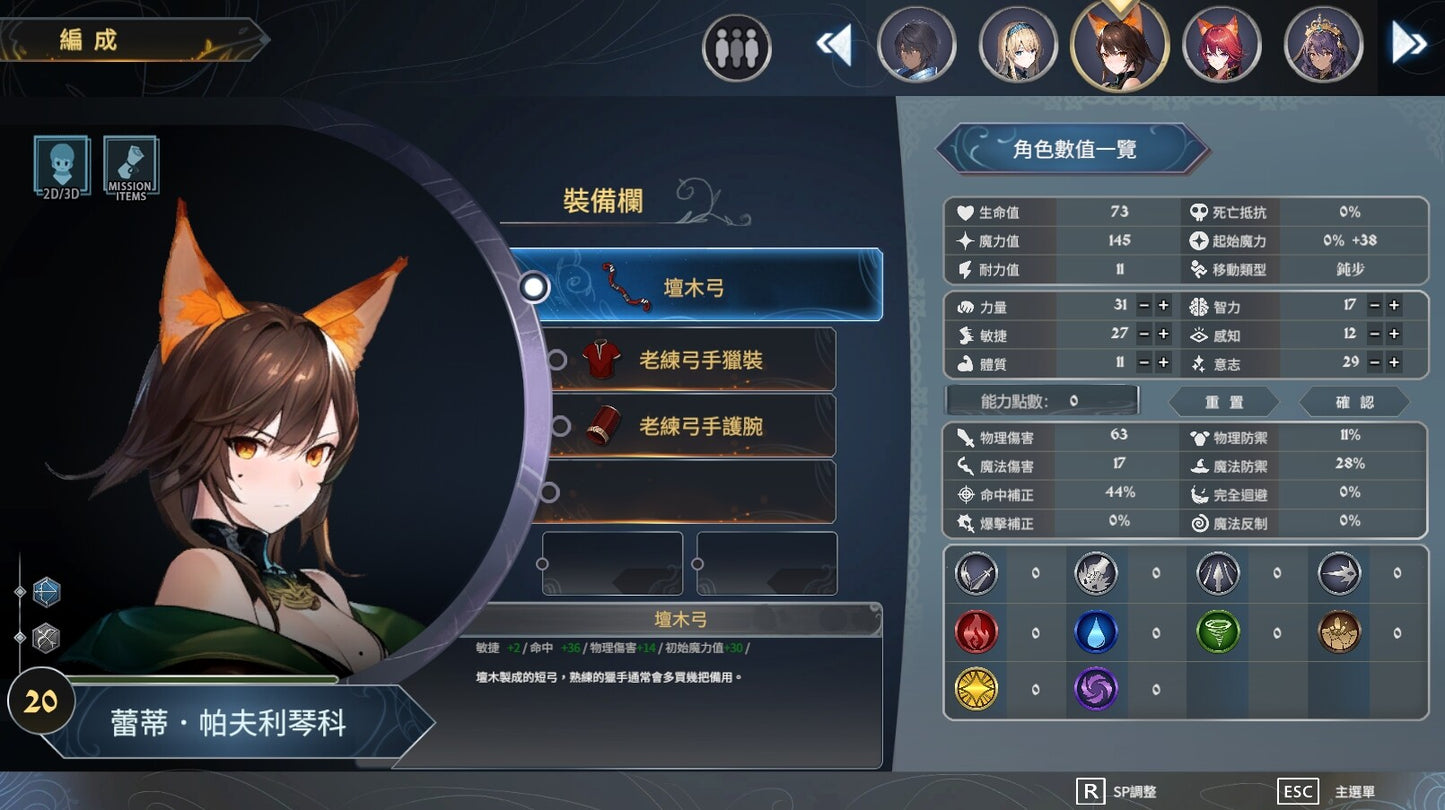
Task: Switch to the previous character with left arrows
Action: click(x=834, y=45)
